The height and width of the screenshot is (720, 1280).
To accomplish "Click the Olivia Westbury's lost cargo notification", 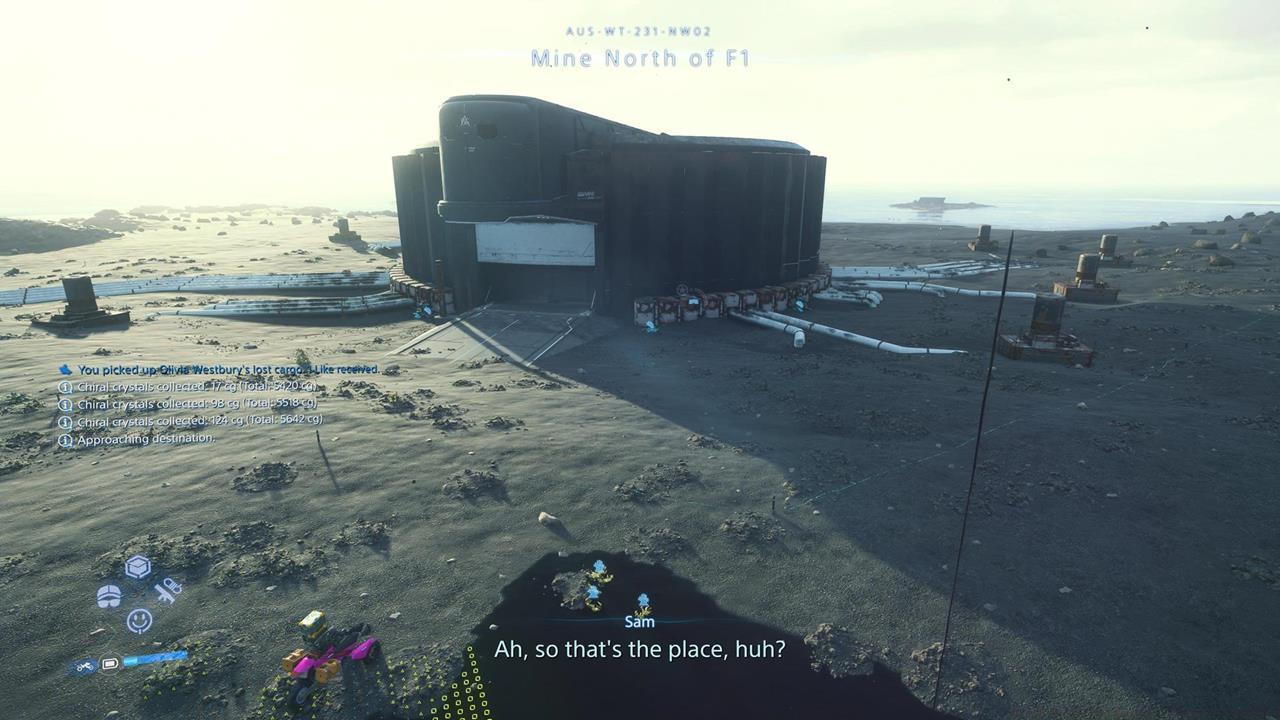I will (230, 369).
